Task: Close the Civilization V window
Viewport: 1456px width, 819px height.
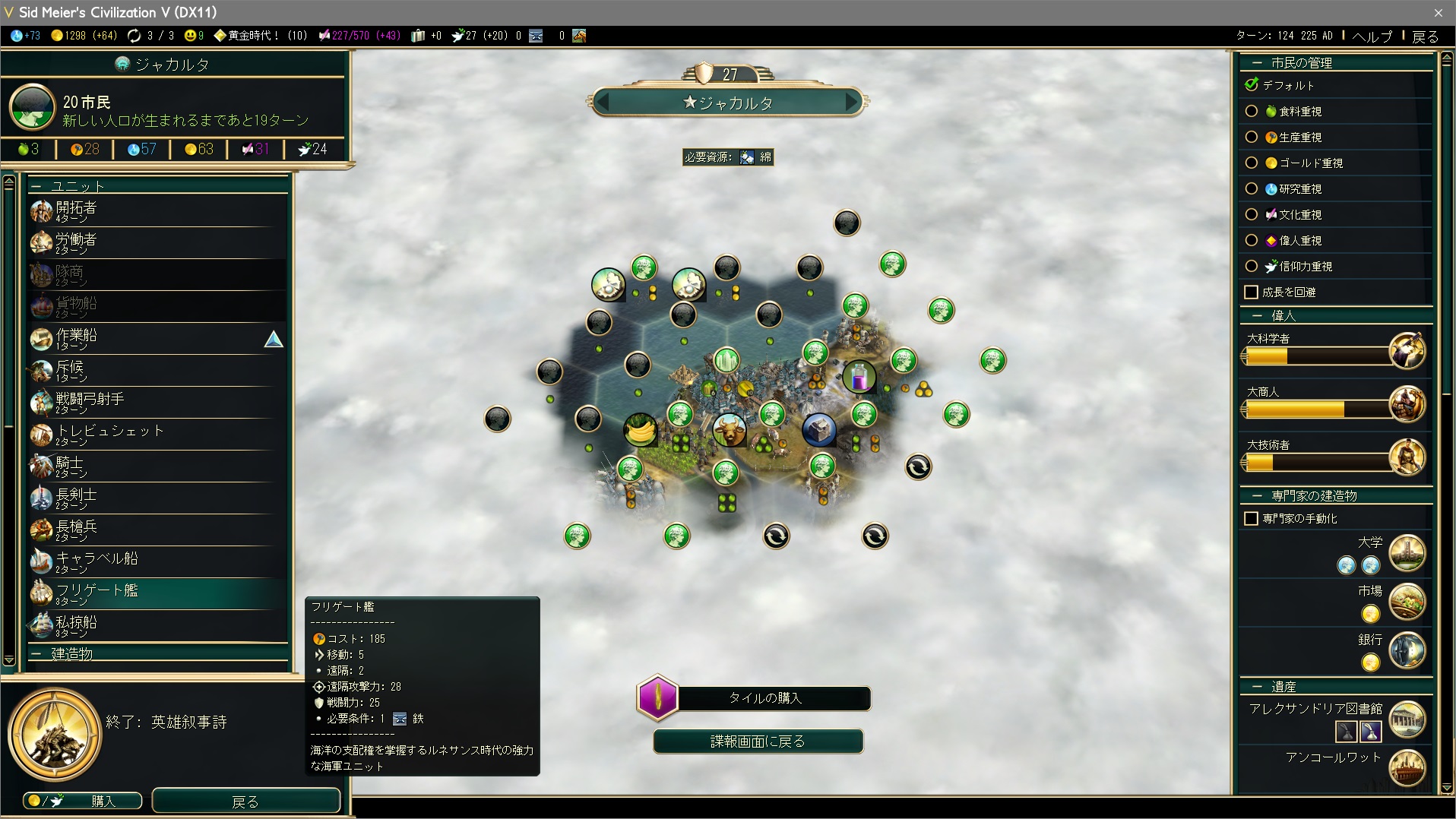Action: tap(1438, 13)
